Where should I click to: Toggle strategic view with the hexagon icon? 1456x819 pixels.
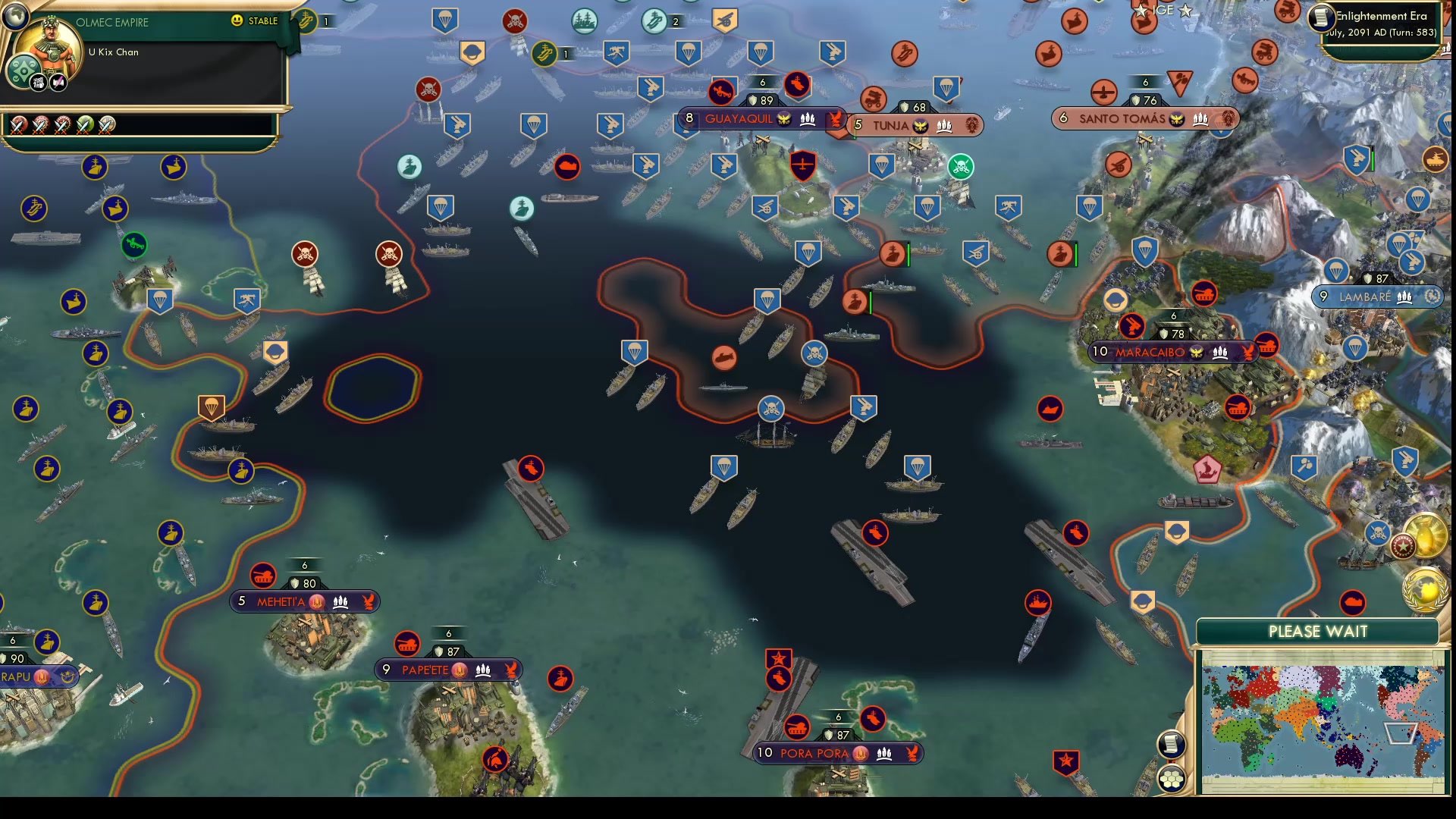pyautogui.click(x=1172, y=777)
